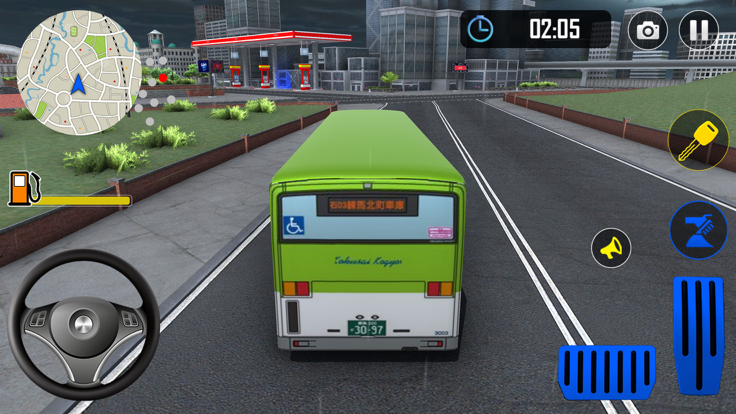The height and width of the screenshot is (414, 736).
Task: Turn the ignition key button
Action: (697, 139)
